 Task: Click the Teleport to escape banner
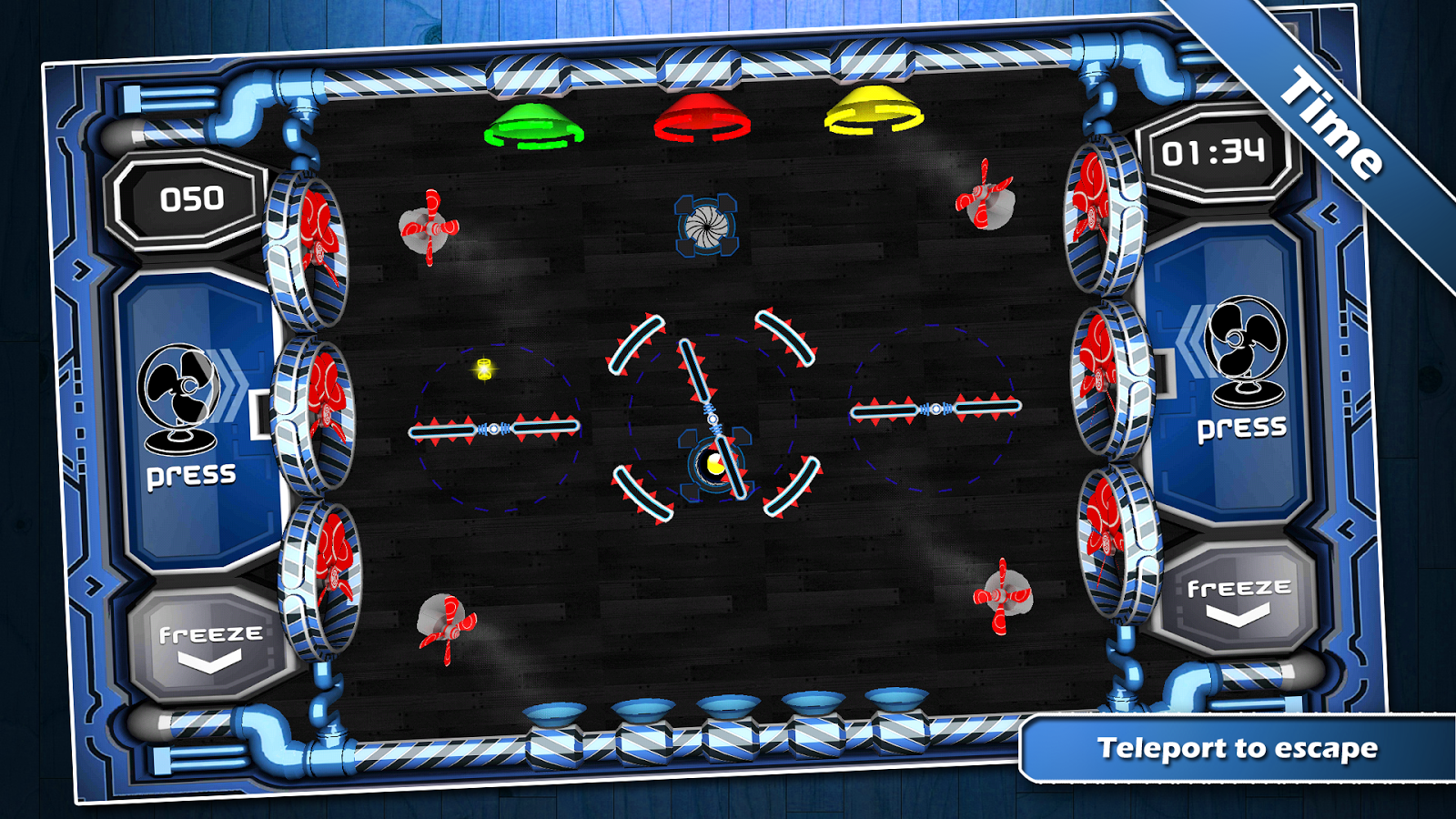click(x=1239, y=748)
